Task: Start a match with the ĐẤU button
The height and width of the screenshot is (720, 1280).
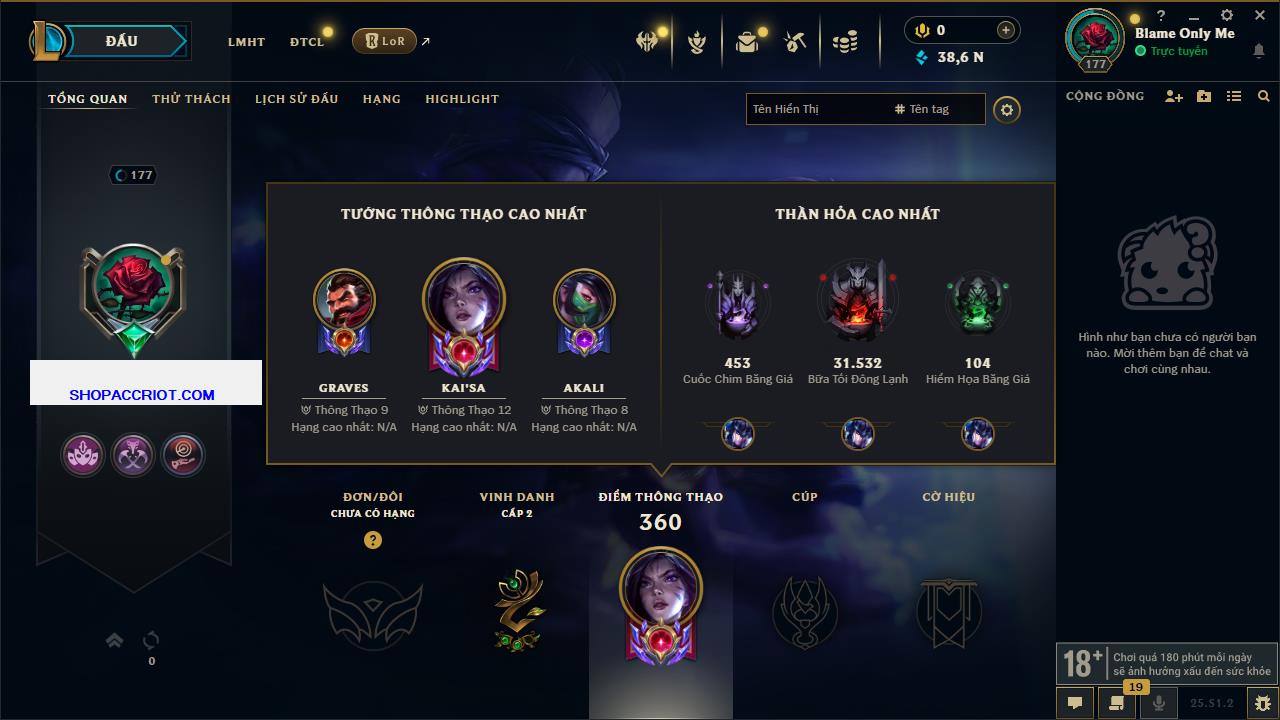Action: click(122, 41)
